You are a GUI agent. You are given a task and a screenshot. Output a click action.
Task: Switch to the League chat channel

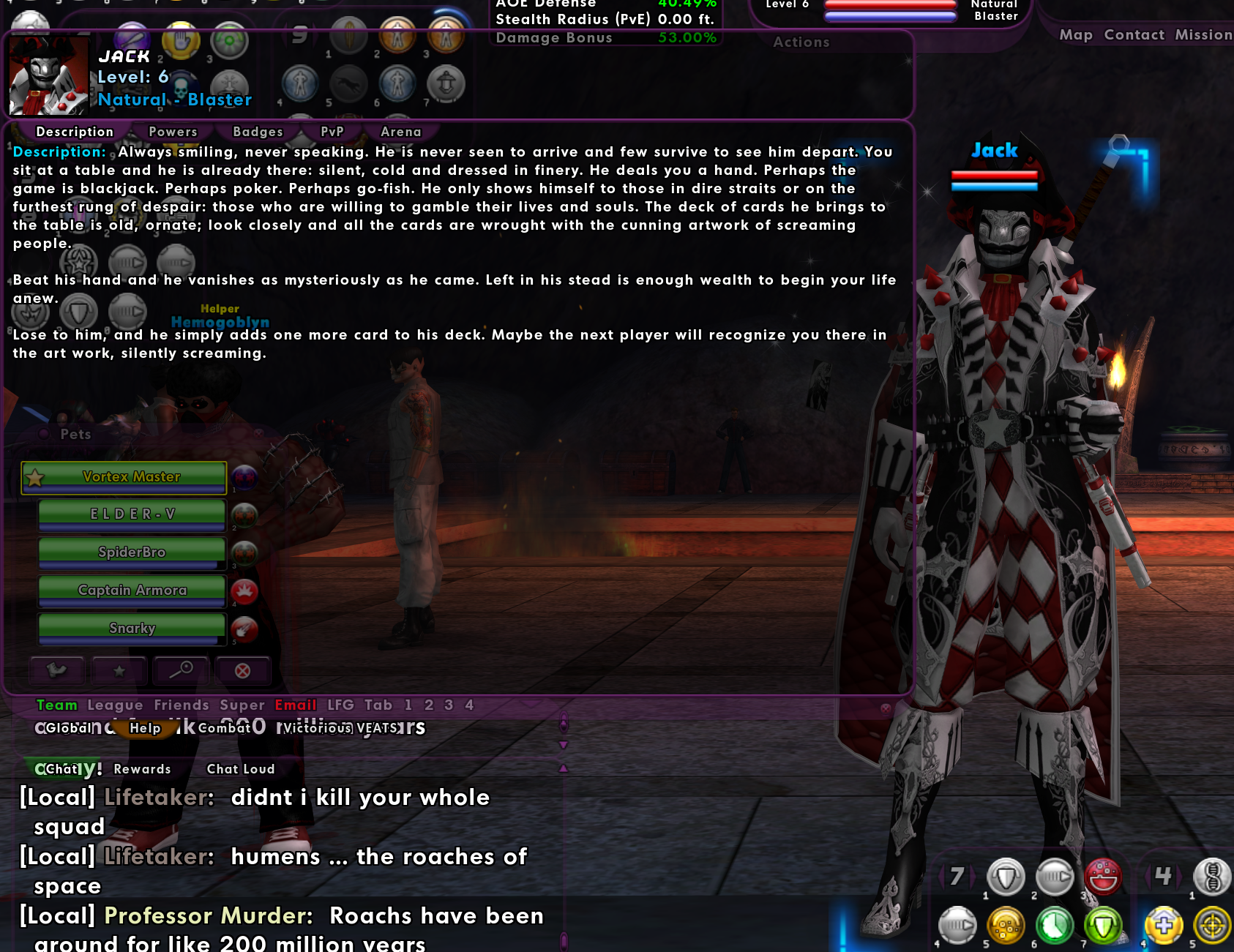pyautogui.click(x=115, y=705)
